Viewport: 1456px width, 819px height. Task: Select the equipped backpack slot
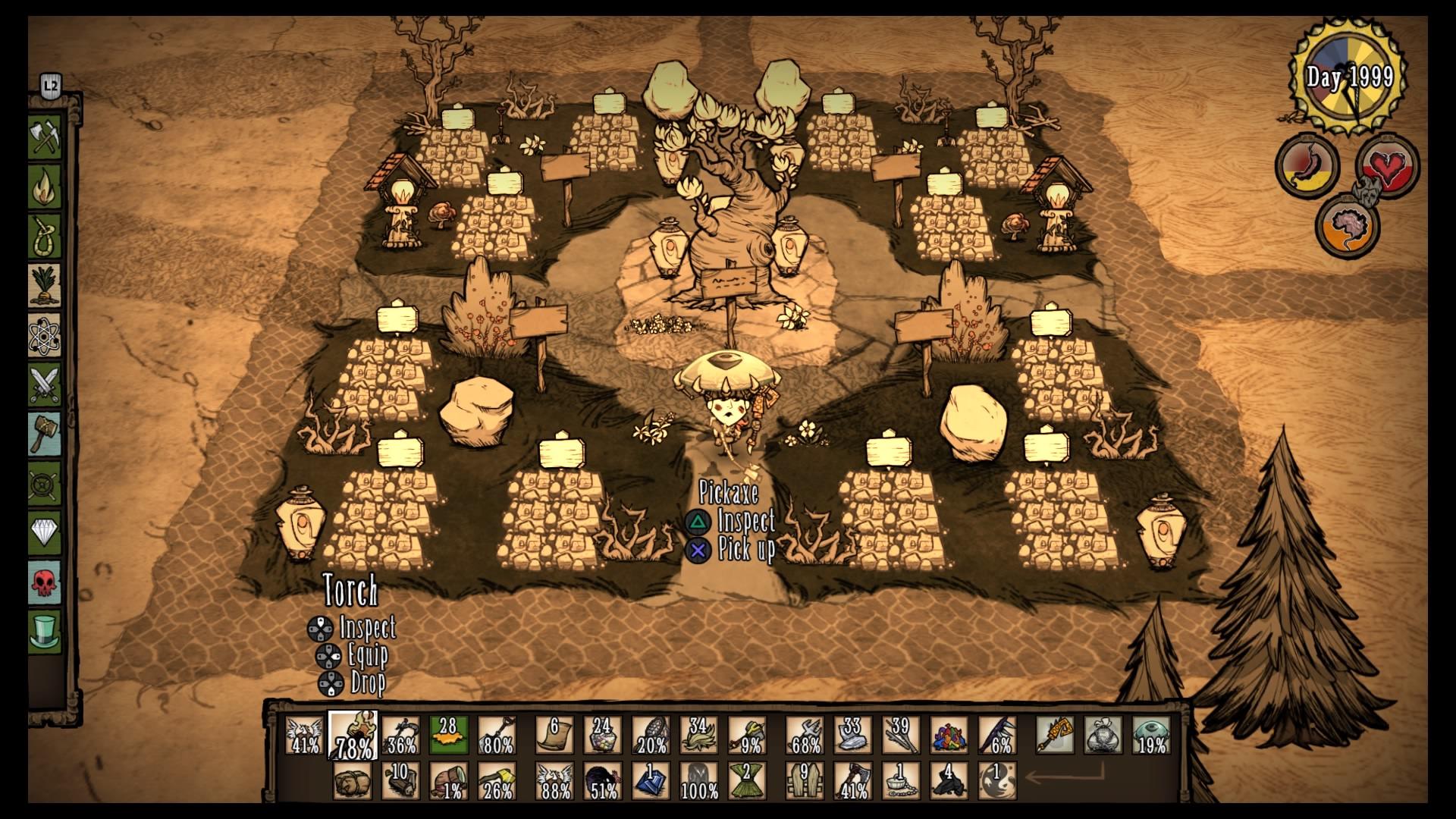[x=1103, y=735]
